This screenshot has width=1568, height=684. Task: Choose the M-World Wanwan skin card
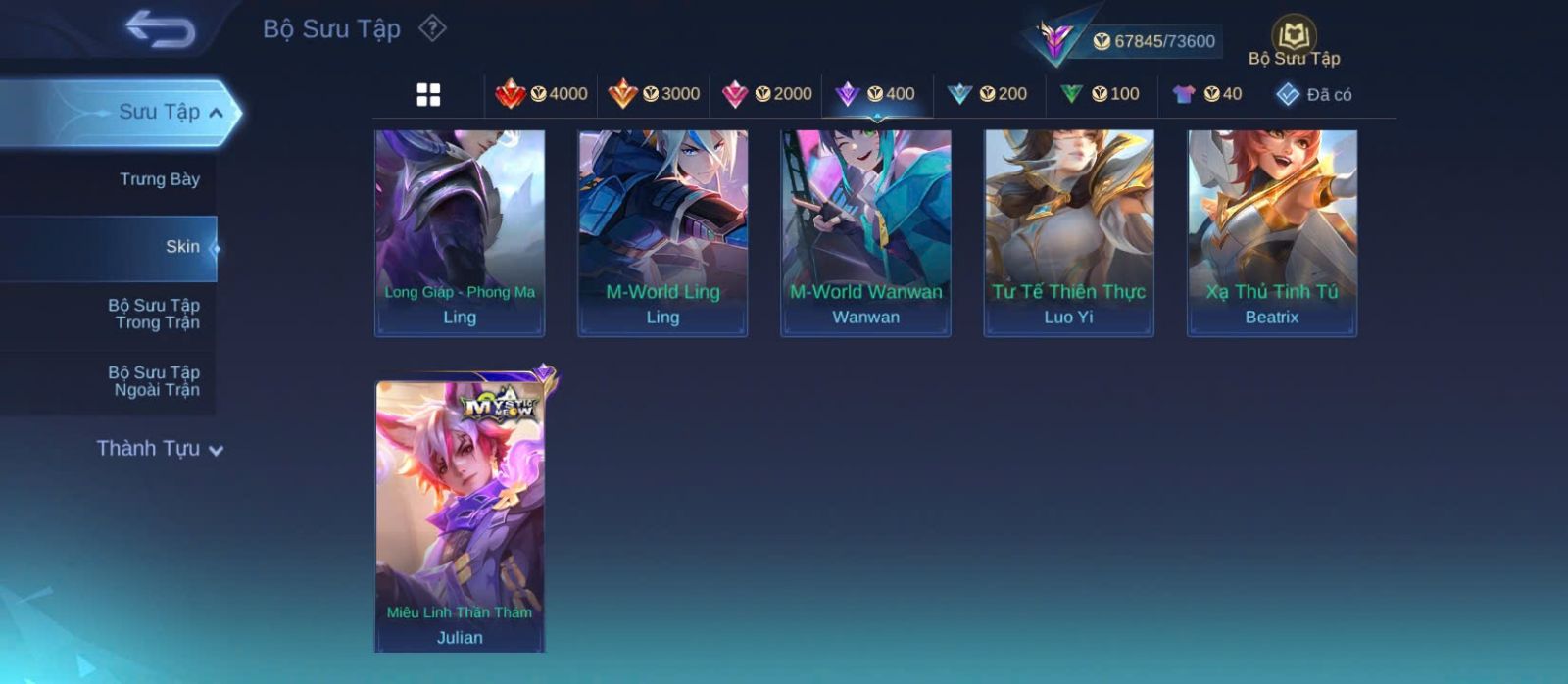[865, 233]
